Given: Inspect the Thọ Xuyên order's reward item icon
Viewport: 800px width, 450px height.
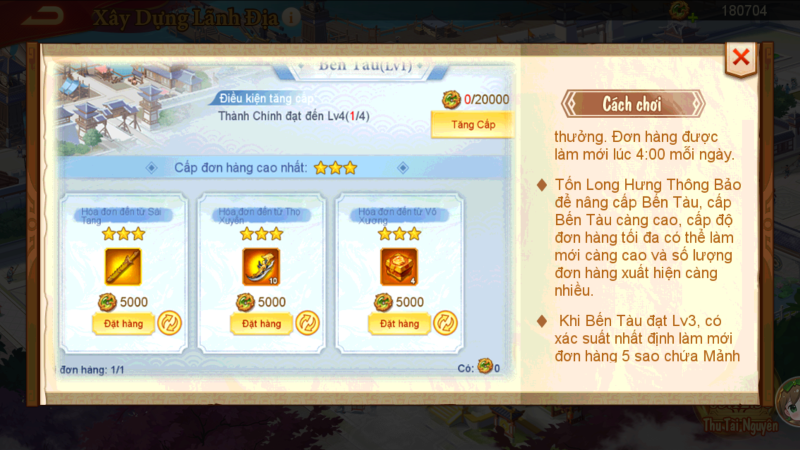Looking at the screenshot, I should (260, 266).
